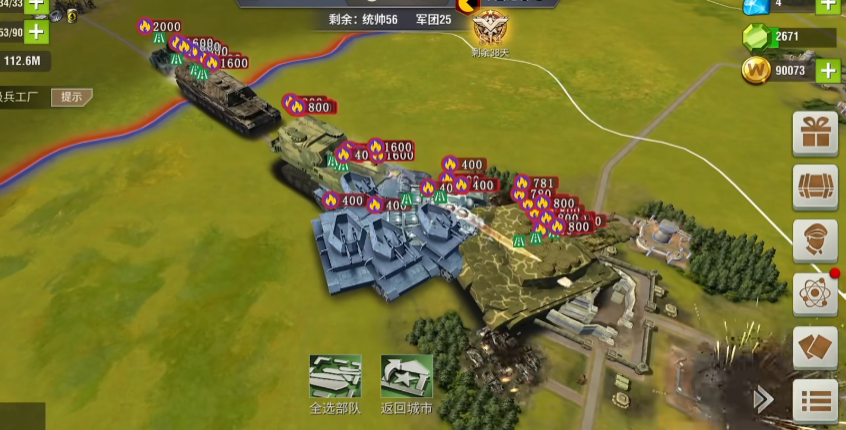Open the officer commander panel
Screen dimensions: 846x430
click(815, 241)
